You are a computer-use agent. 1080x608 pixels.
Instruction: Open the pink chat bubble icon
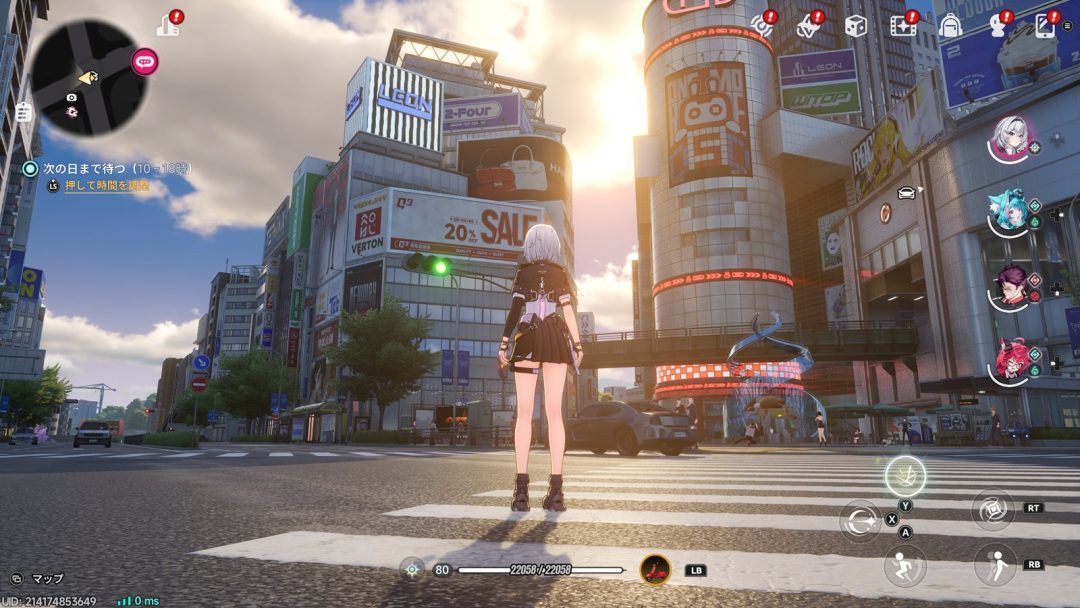[x=145, y=62]
